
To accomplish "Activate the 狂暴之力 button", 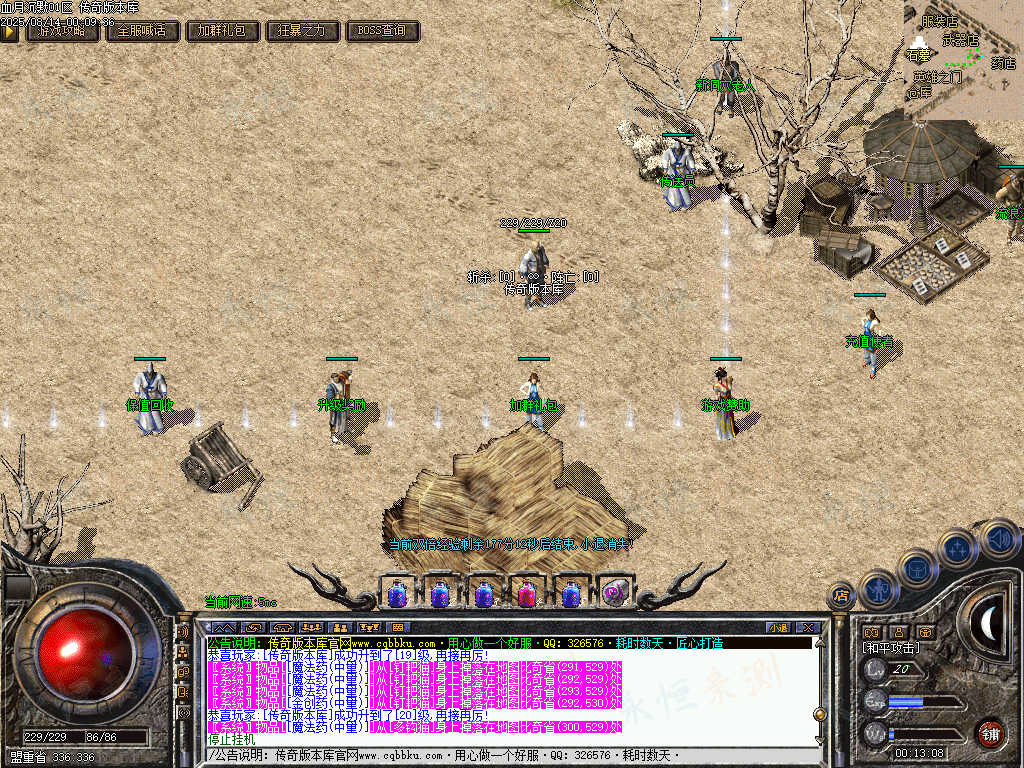I will pos(302,31).
